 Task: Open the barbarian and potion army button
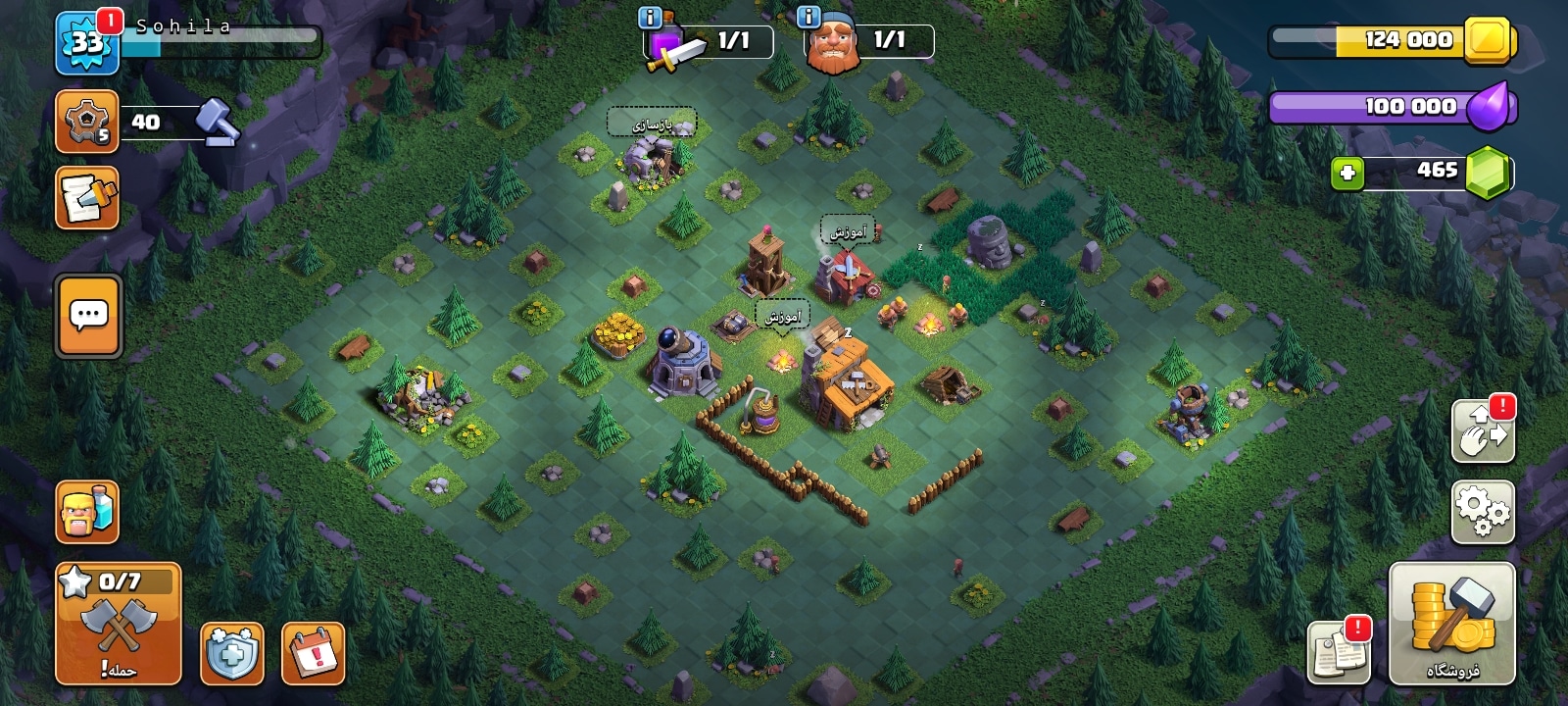click(x=87, y=511)
